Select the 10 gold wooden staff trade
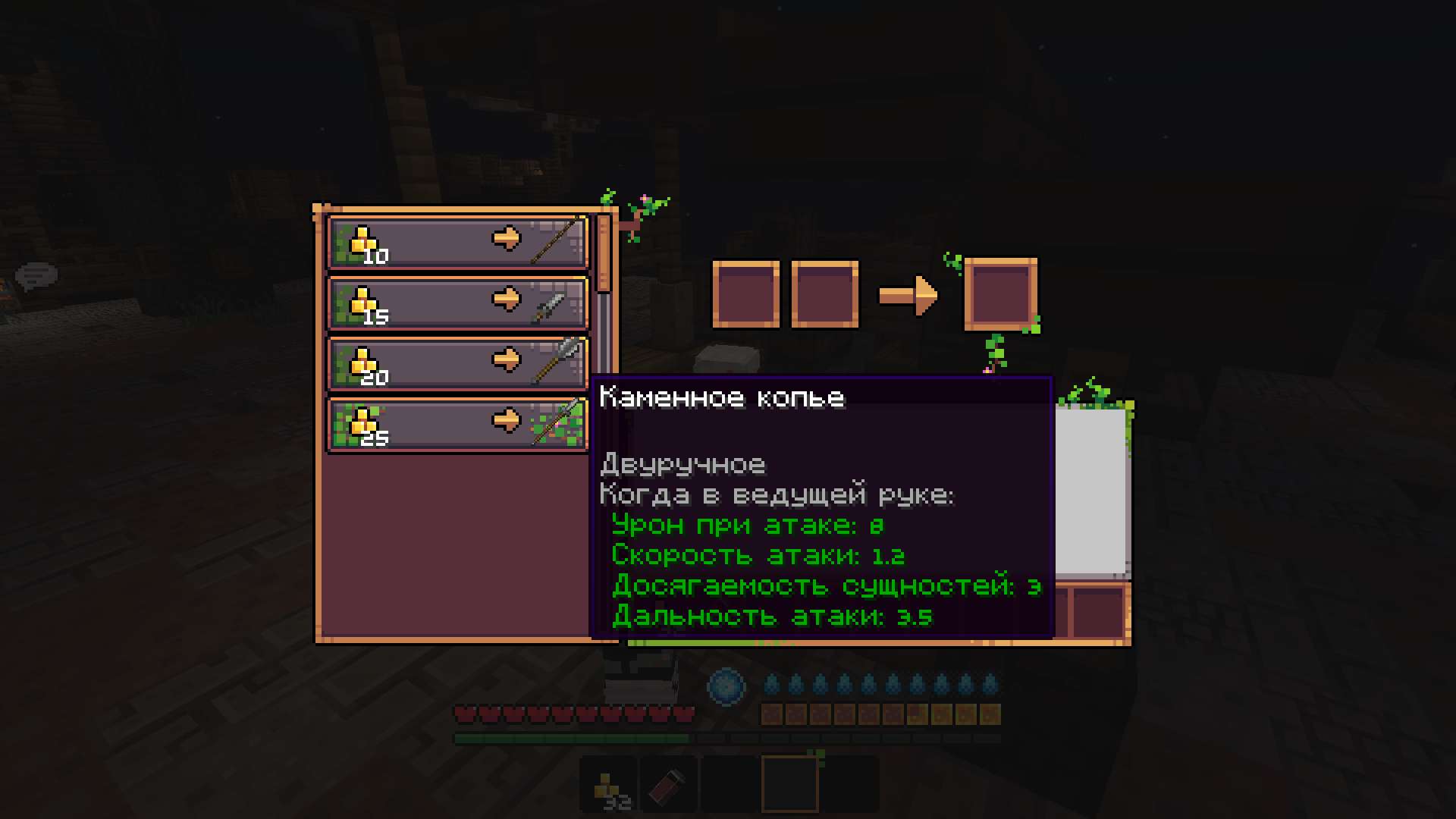 (457, 242)
